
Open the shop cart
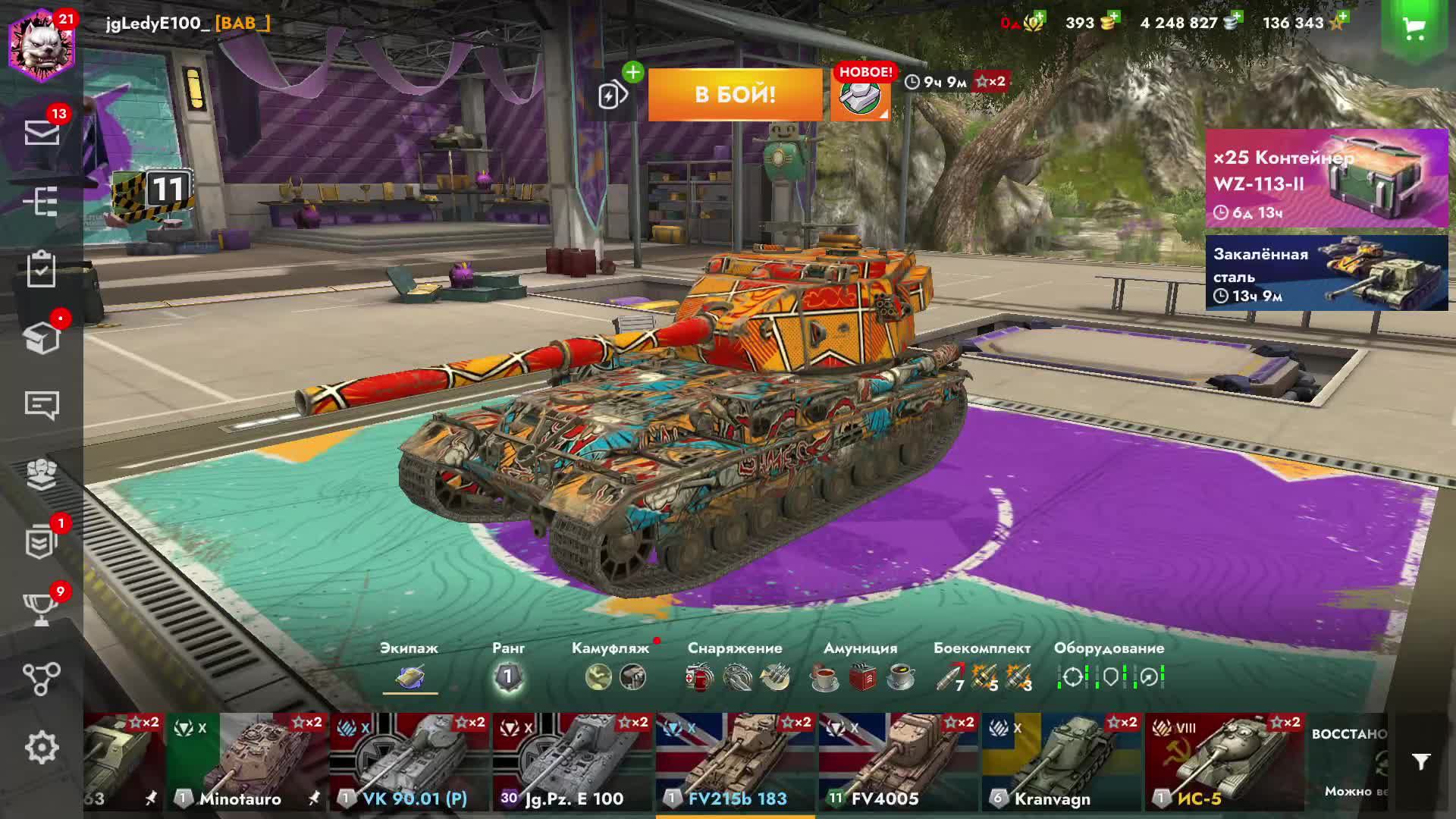pyautogui.click(x=1414, y=30)
